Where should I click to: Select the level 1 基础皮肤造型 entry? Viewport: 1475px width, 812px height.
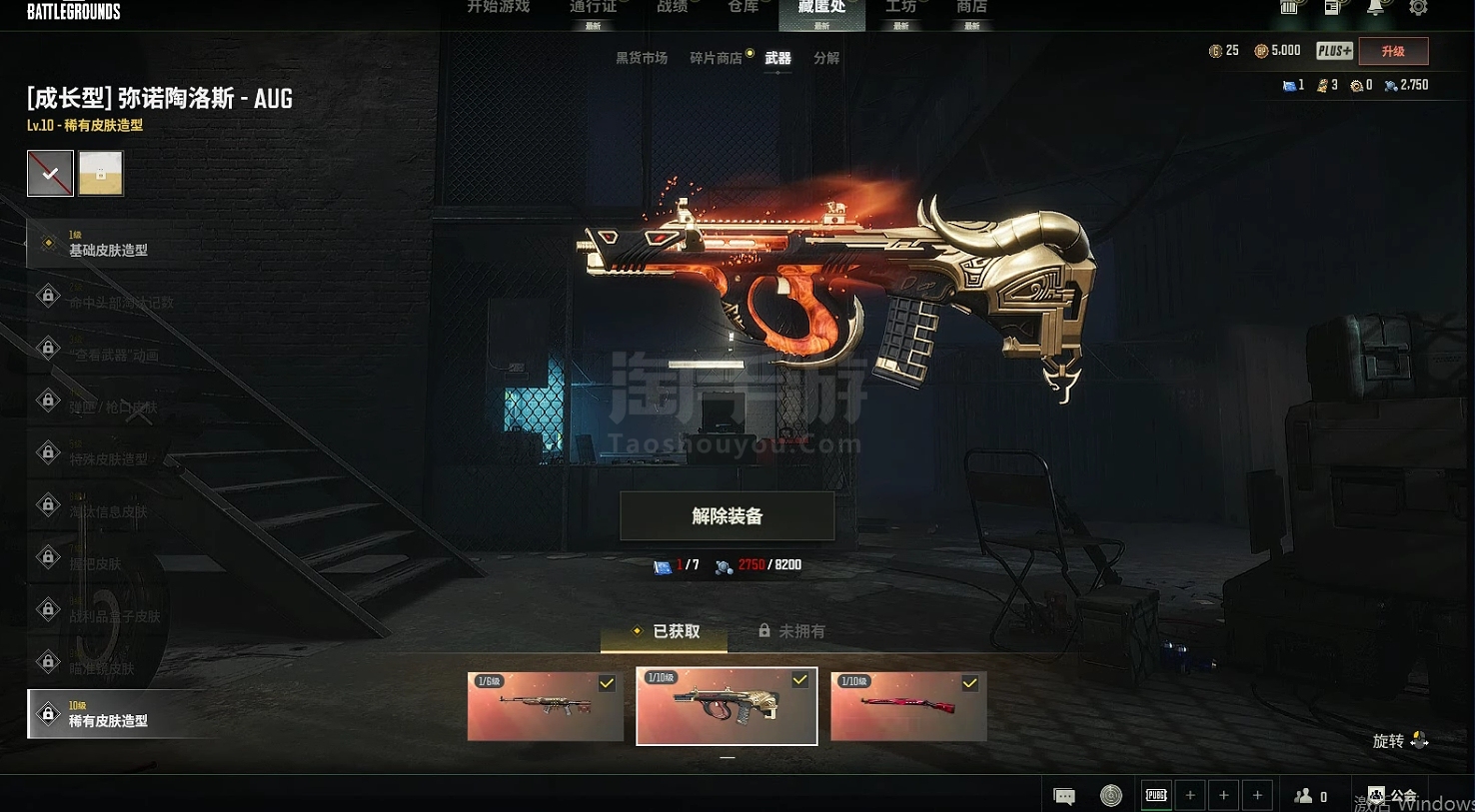click(108, 245)
